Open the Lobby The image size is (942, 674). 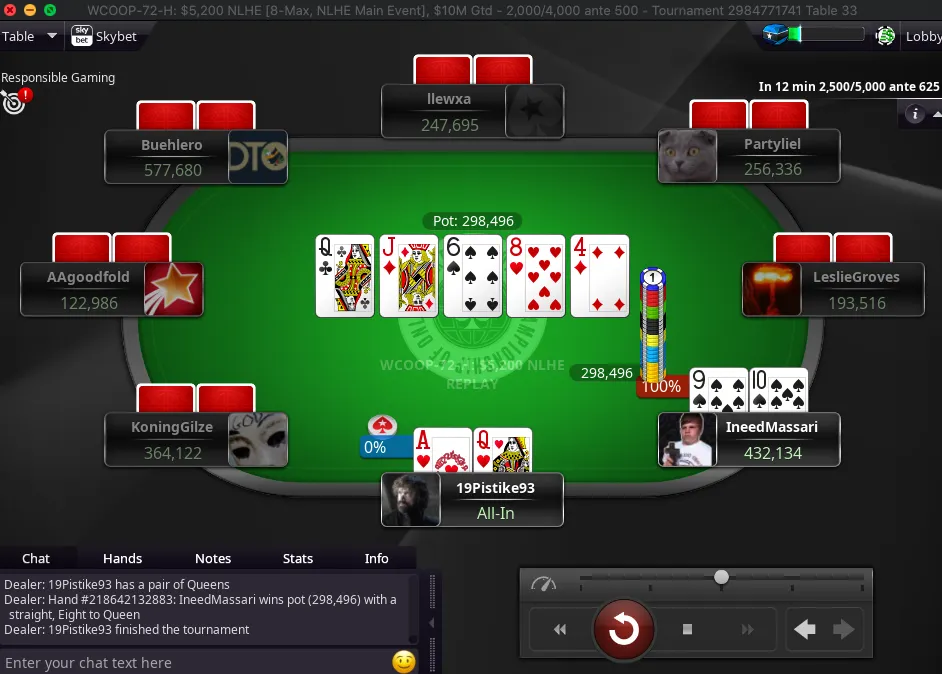point(922,37)
